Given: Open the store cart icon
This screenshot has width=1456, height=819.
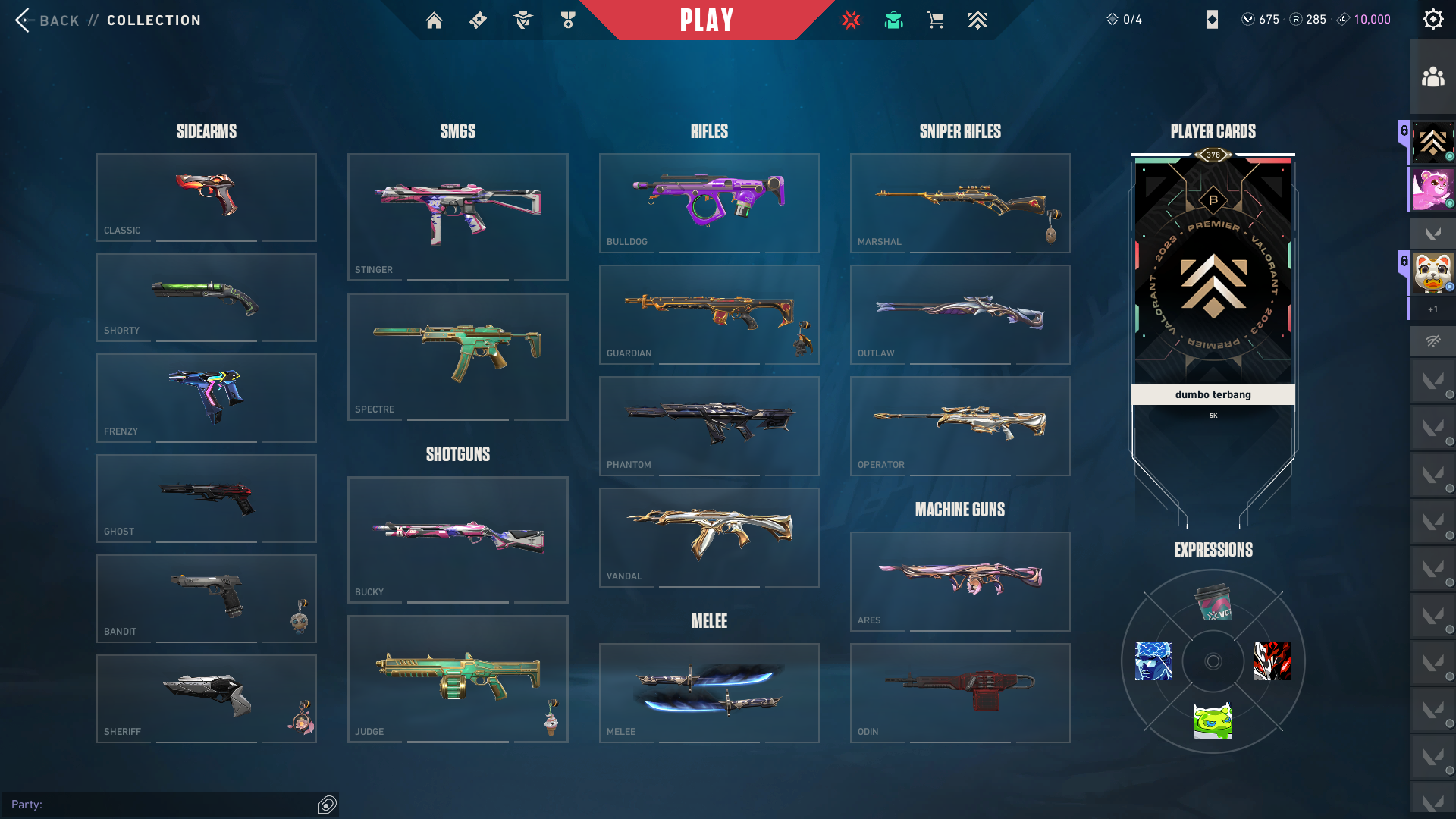Looking at the screenshot, I should click(935, 20).
